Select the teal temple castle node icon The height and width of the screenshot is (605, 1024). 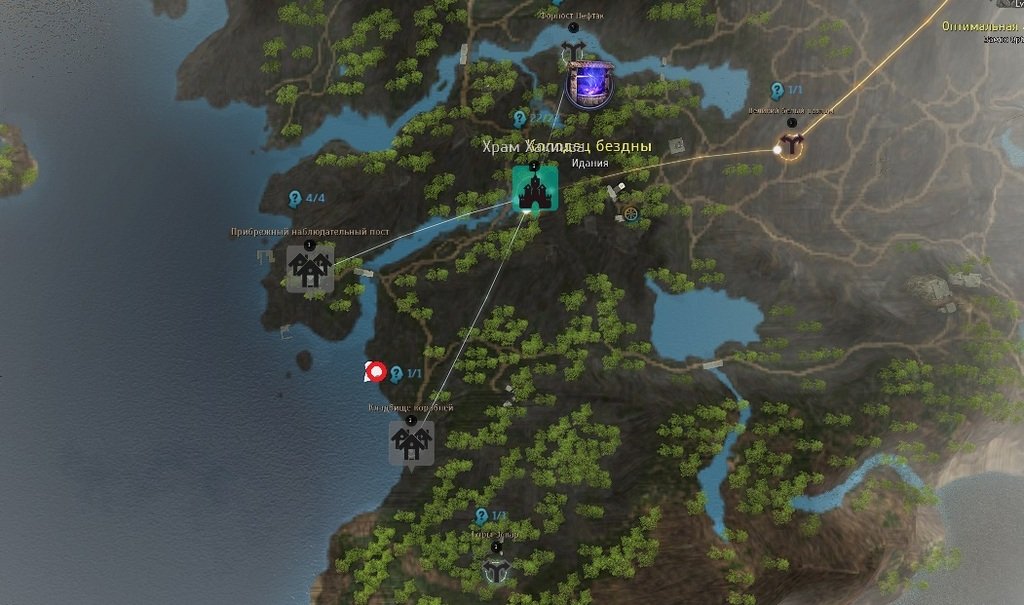535,189
